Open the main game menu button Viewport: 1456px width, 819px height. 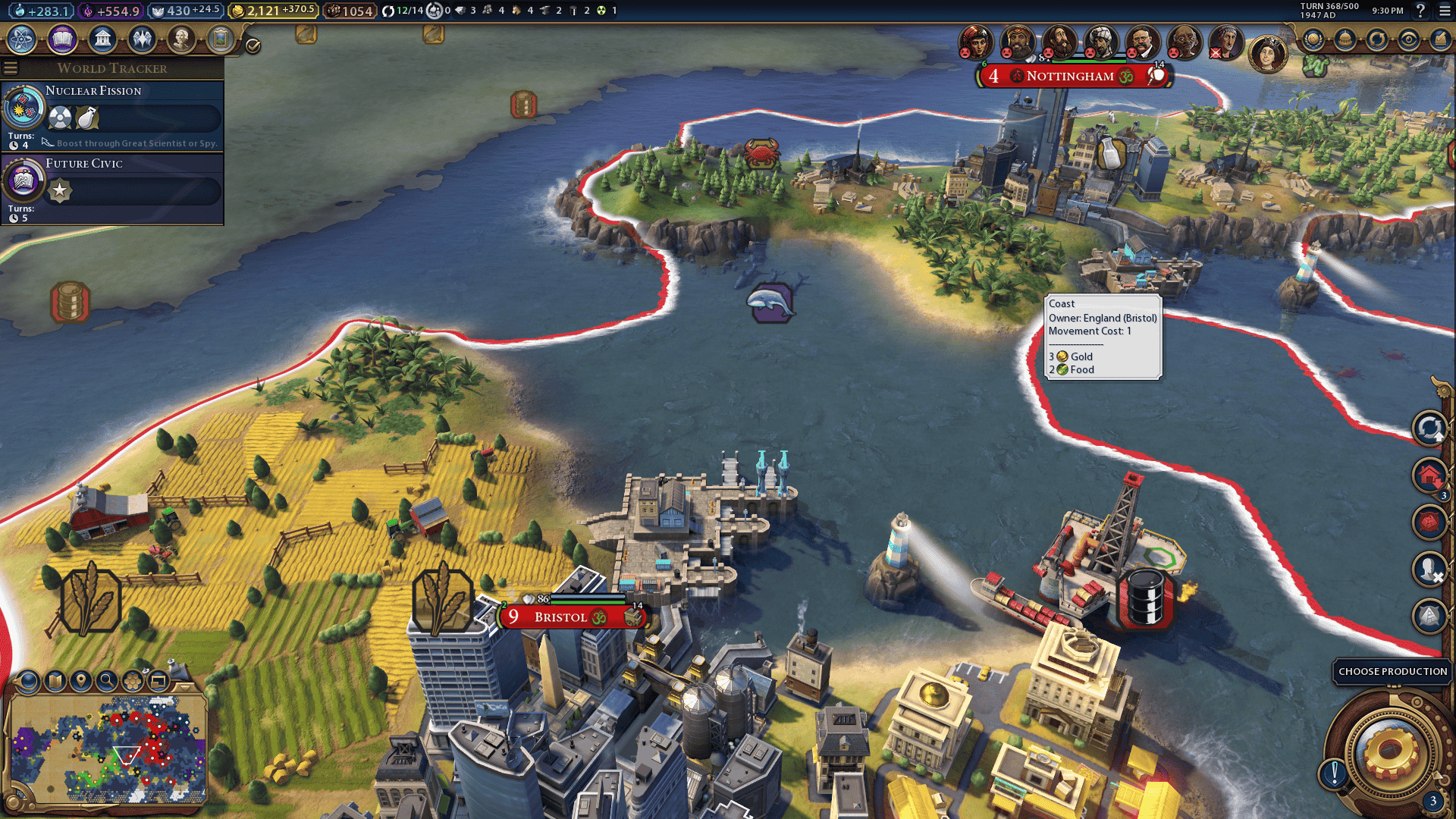[1444, 11]
